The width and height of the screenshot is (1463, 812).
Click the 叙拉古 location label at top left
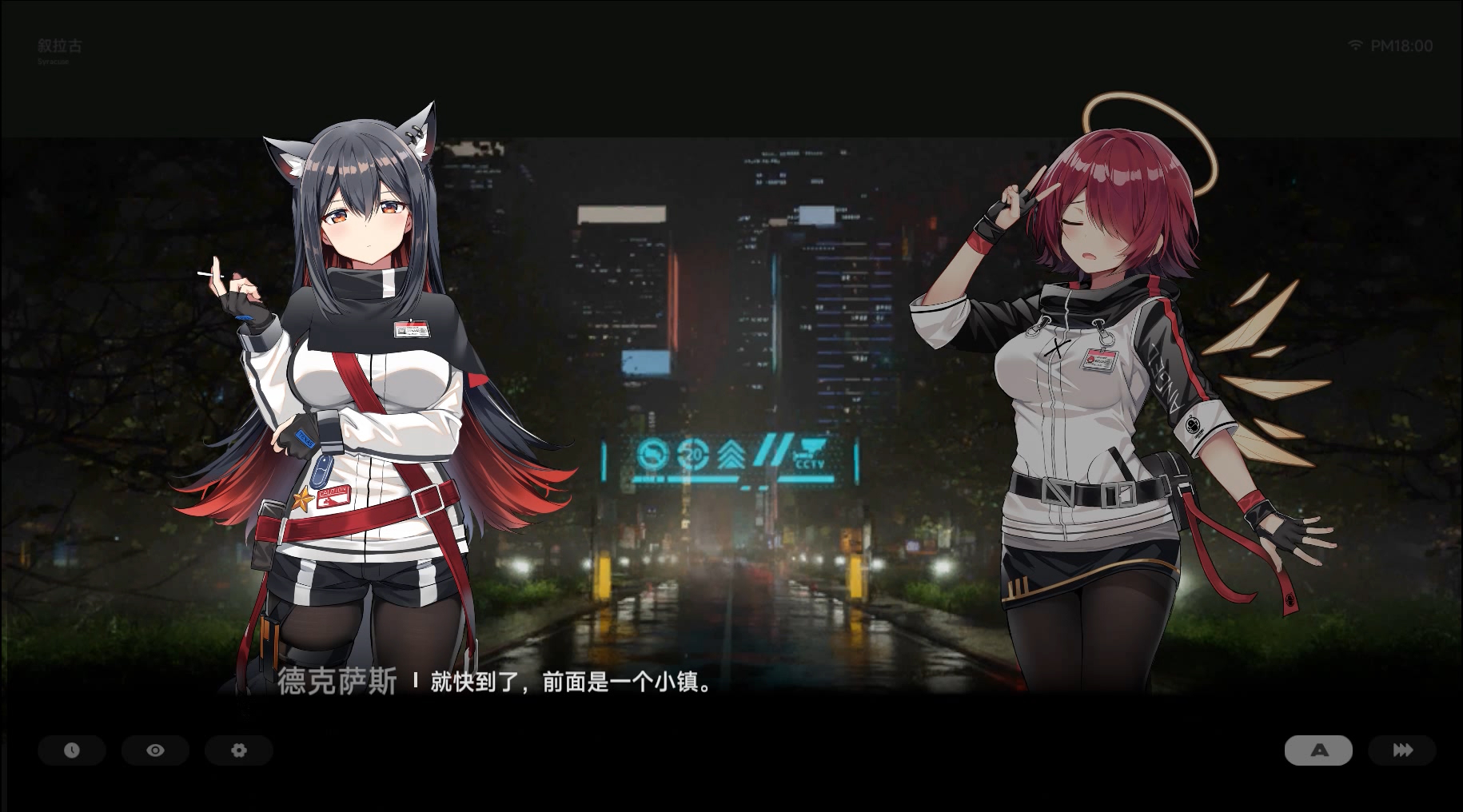click(x=59, y=46)
